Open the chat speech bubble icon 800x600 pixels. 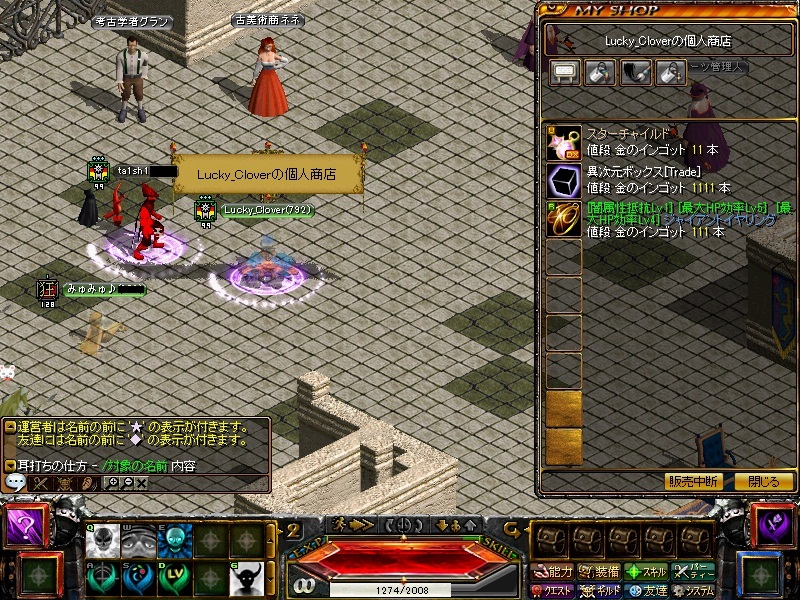point(15,482)
